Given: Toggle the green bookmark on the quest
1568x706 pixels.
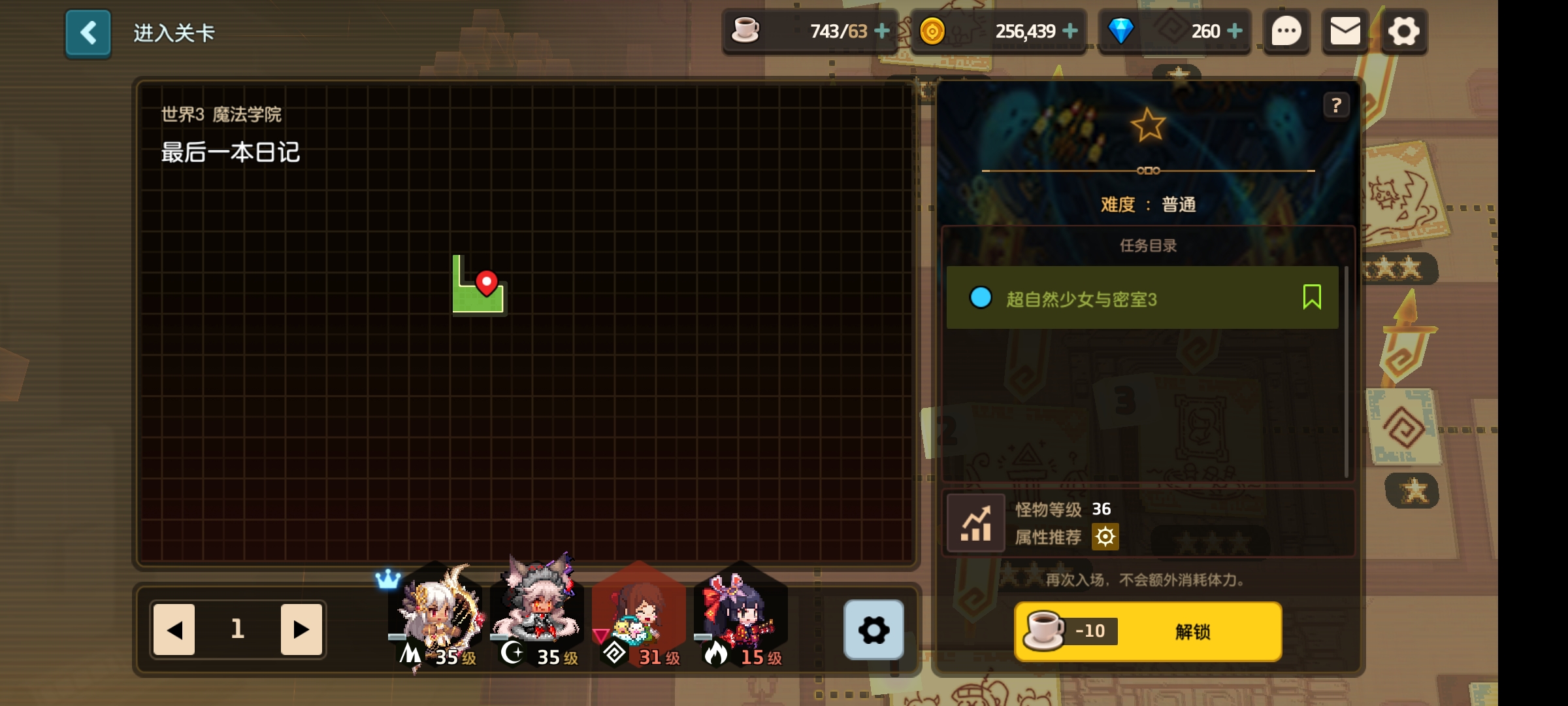Looking at the screenshot, I should point(1311,297).
